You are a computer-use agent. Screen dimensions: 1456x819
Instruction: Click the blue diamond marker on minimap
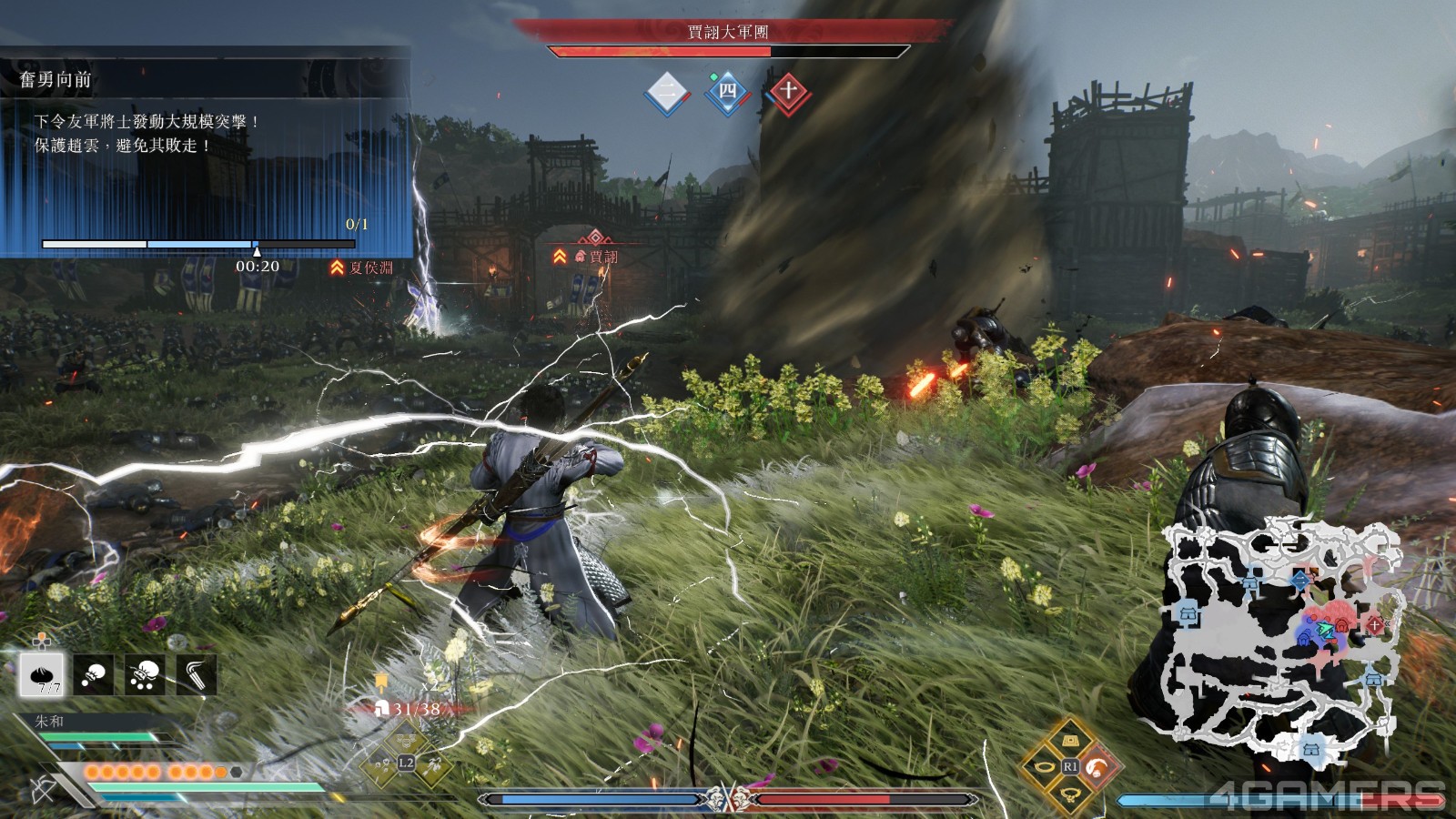point(1300,579)
